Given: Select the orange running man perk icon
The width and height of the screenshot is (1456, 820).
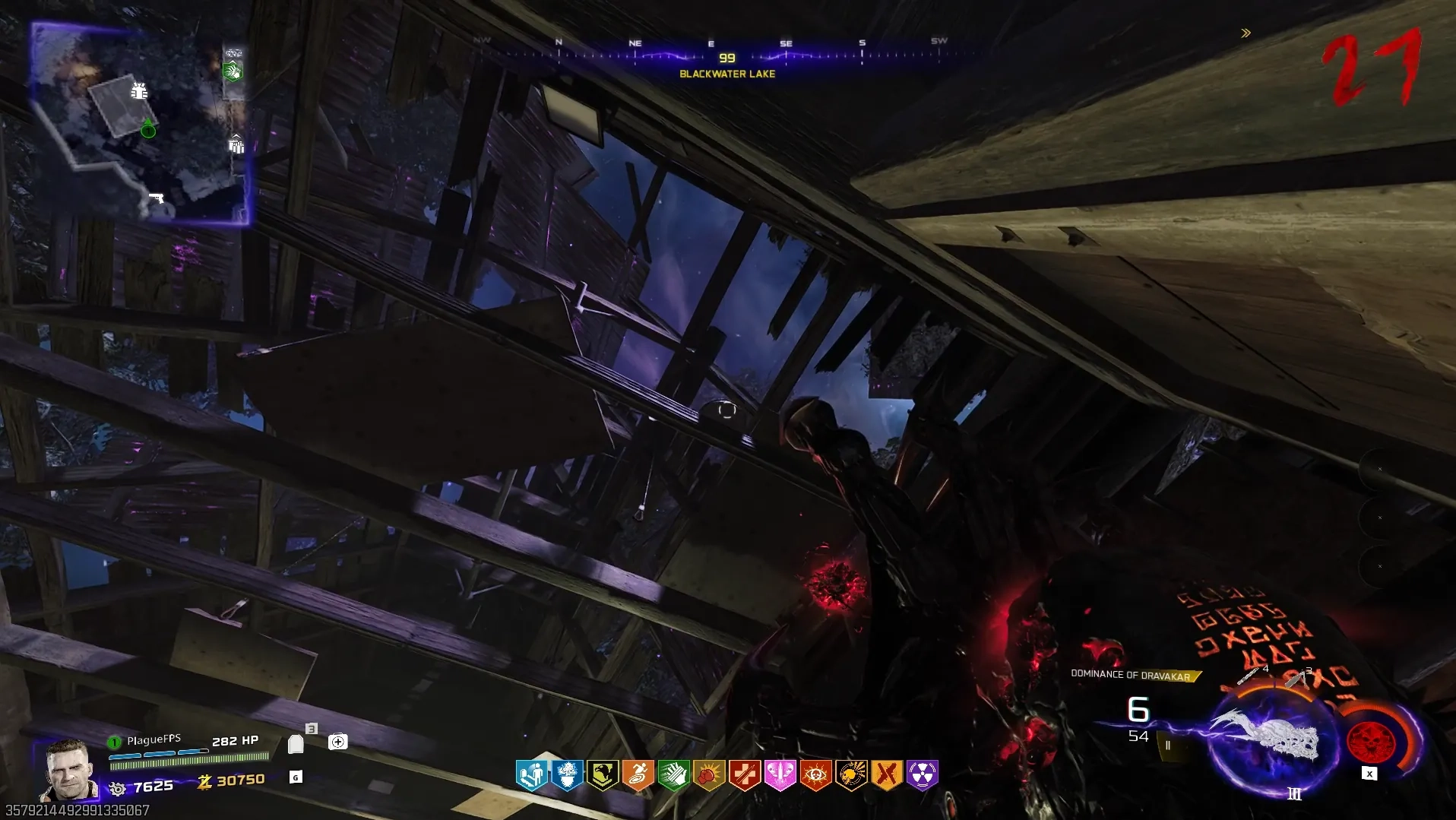Looking at the screenshot, I should click(638, 775).
